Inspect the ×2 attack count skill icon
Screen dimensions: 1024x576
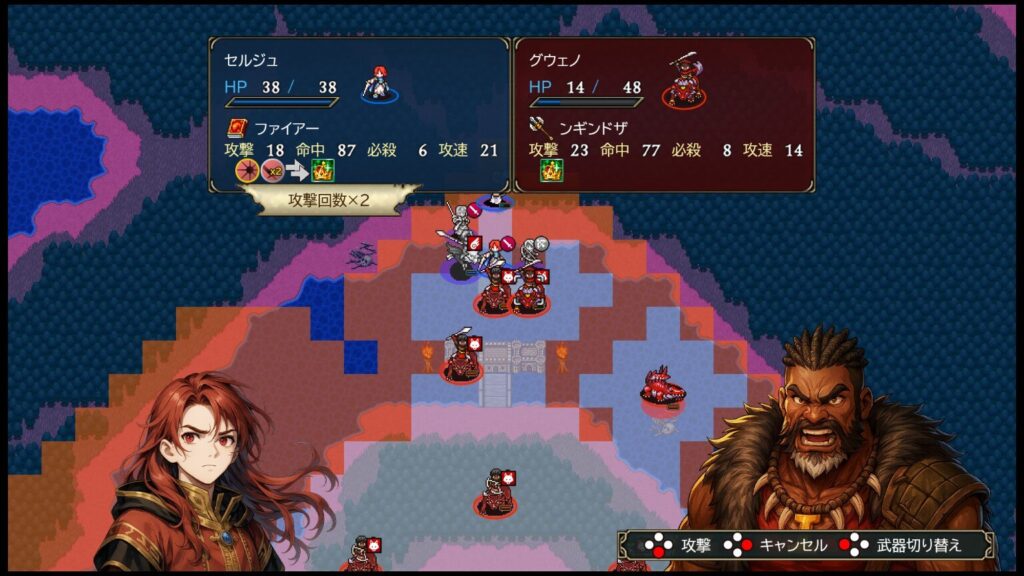tap(272, 170)
